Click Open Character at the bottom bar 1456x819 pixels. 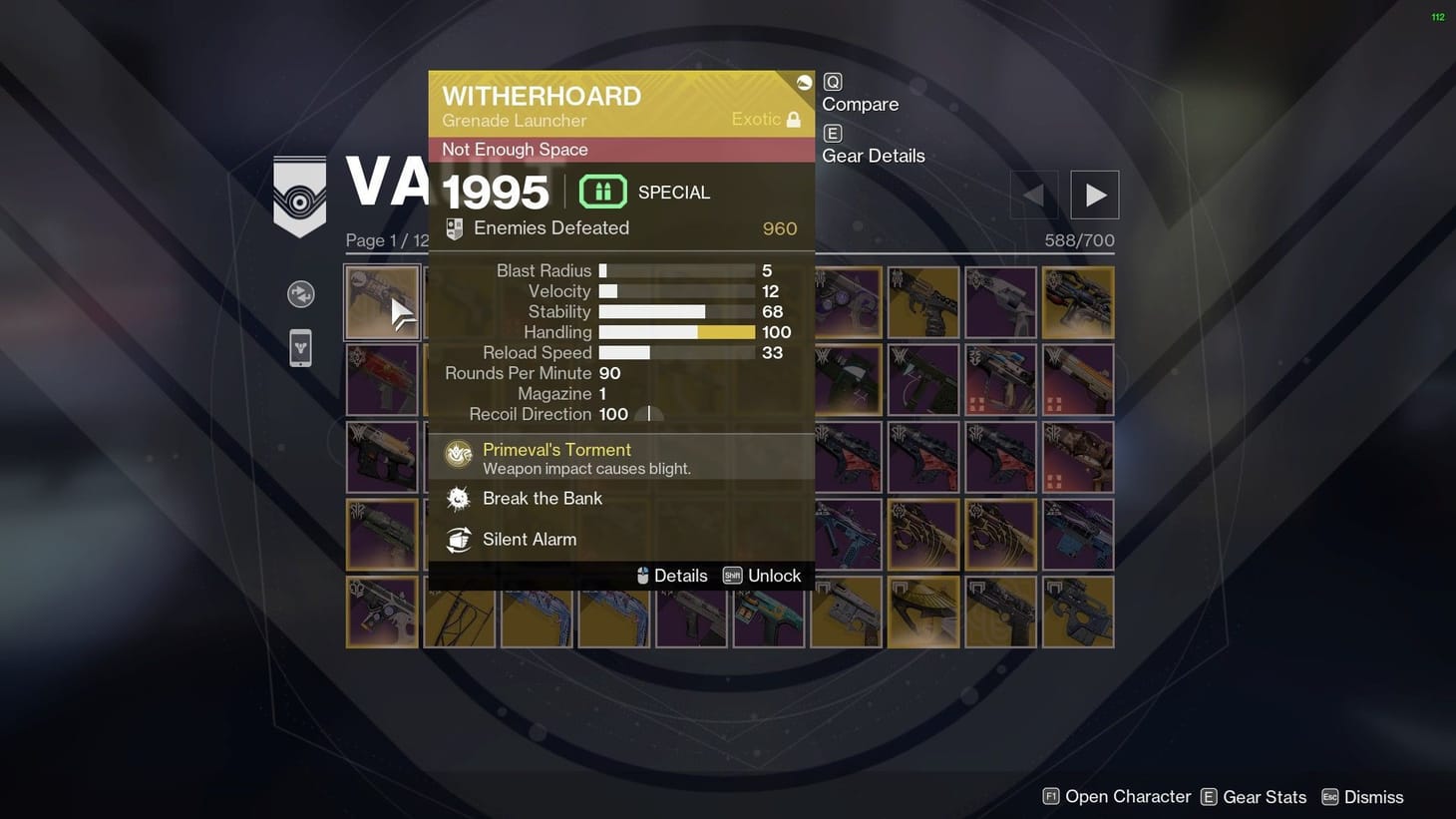click(1119, 796)
